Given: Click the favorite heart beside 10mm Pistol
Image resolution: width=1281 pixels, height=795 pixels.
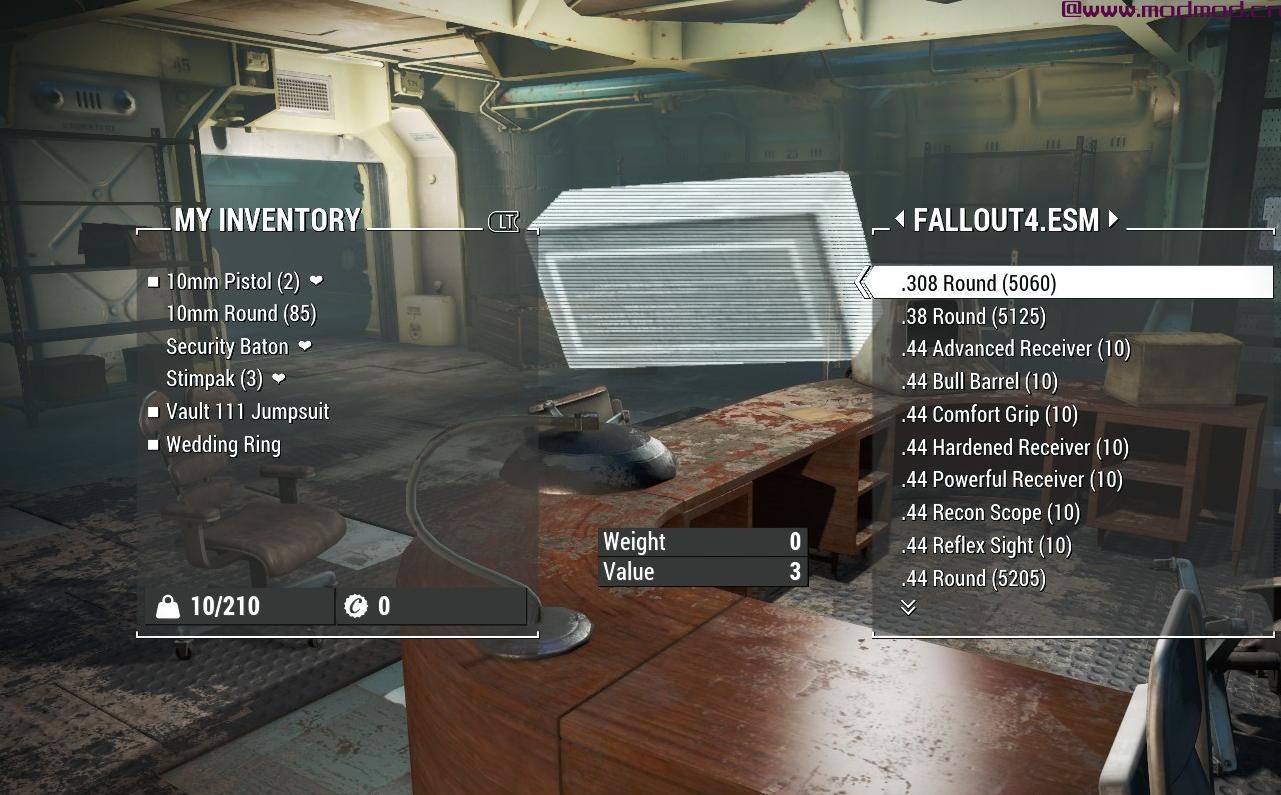Looking at the screenshot, I should pyautogui.click(x=315, y=282).
